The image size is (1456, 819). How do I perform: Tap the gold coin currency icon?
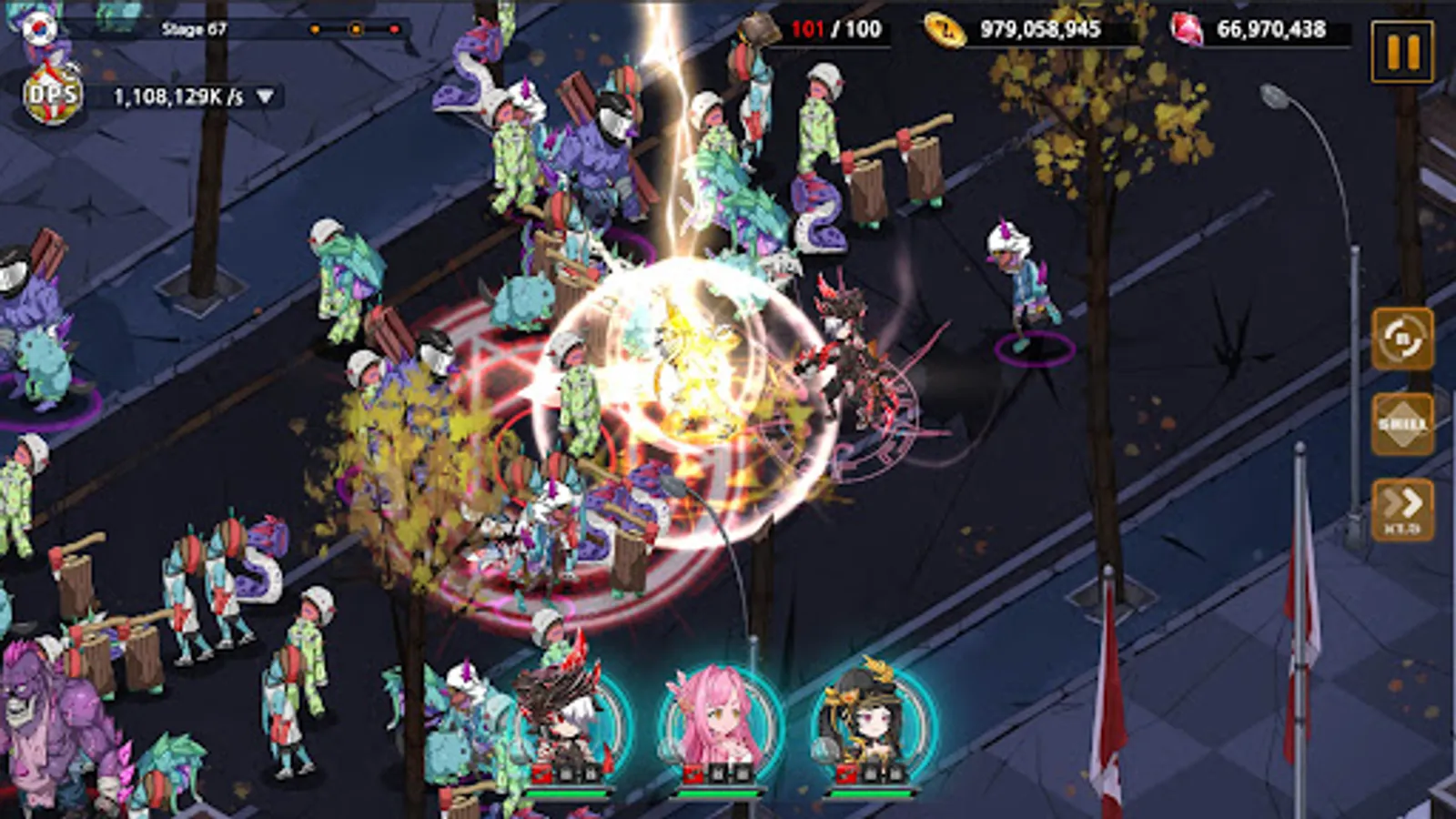(x=945, y=30)
